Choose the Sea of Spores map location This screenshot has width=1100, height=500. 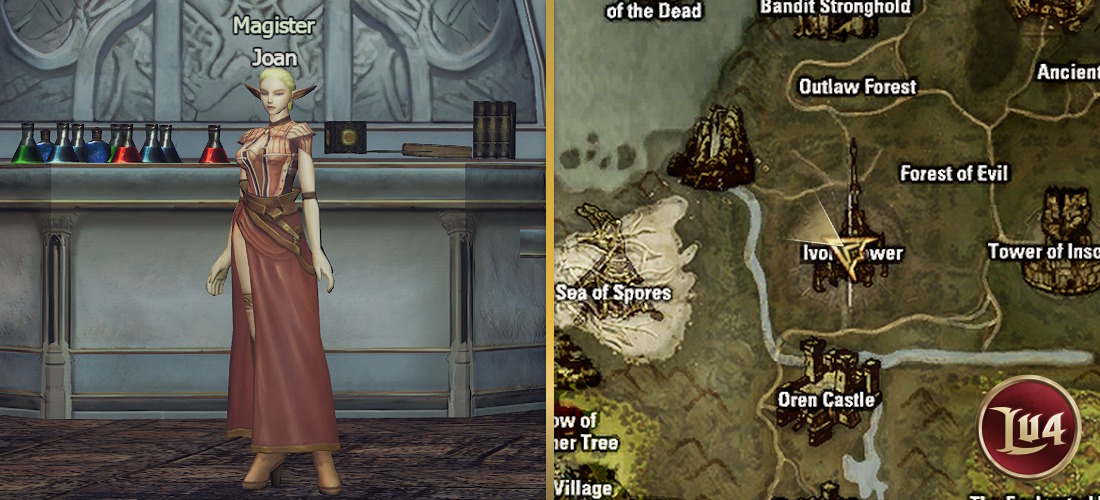tap(614, 292)
